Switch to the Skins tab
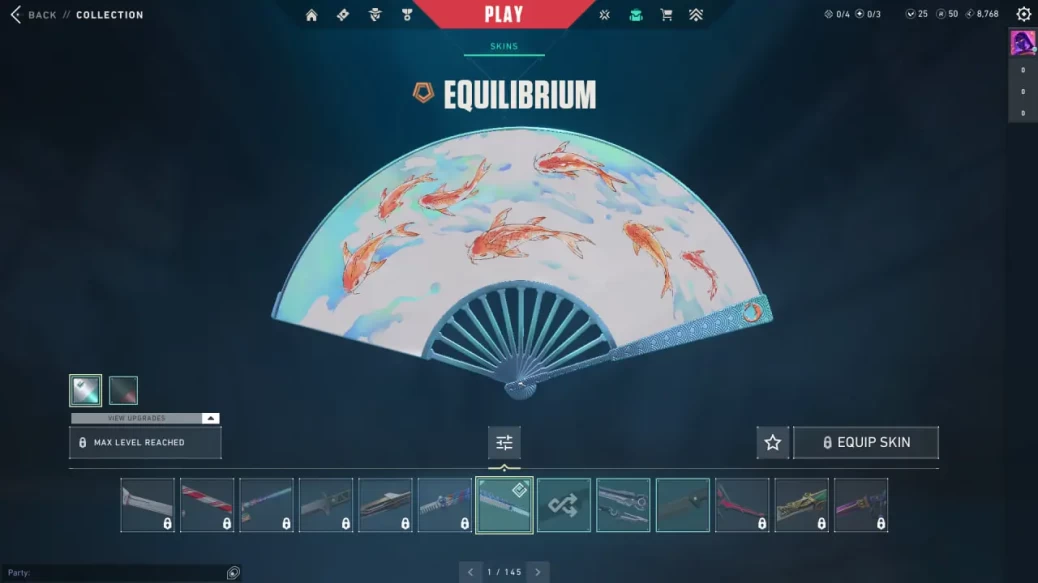Viewport: 1038px width, 583px height. pos(504,46)
